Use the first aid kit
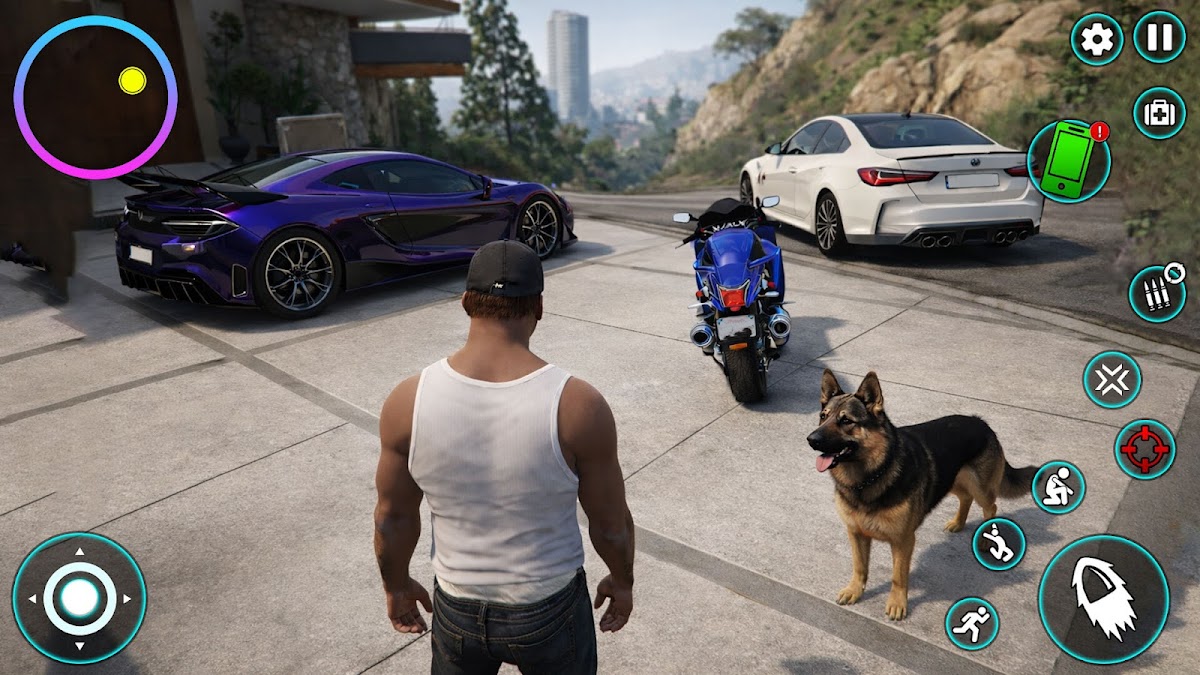1200x675 pixels. [1159, 113]
